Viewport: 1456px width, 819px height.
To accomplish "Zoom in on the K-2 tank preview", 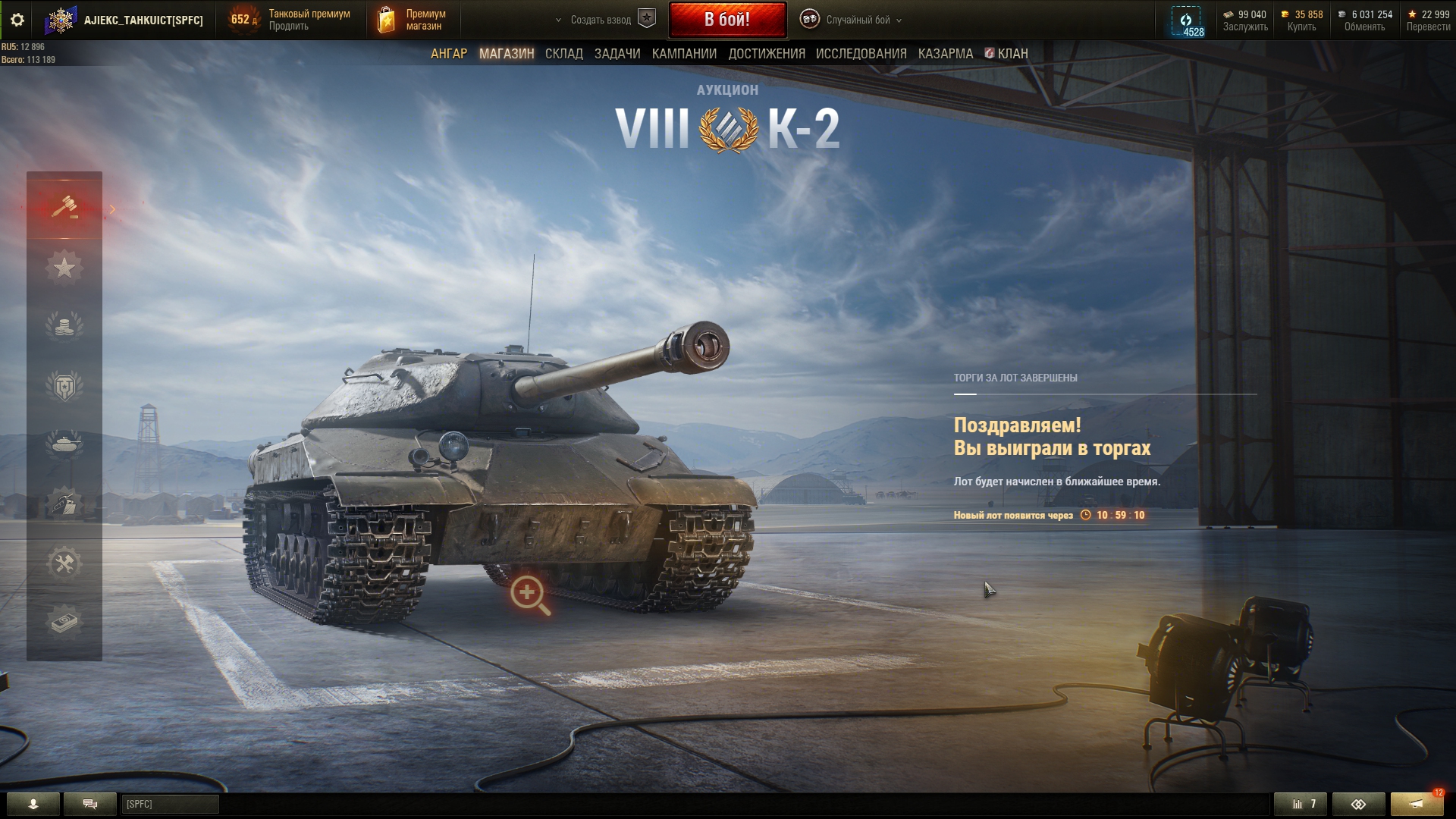I will pyautogui.click(x=529, y=595).
